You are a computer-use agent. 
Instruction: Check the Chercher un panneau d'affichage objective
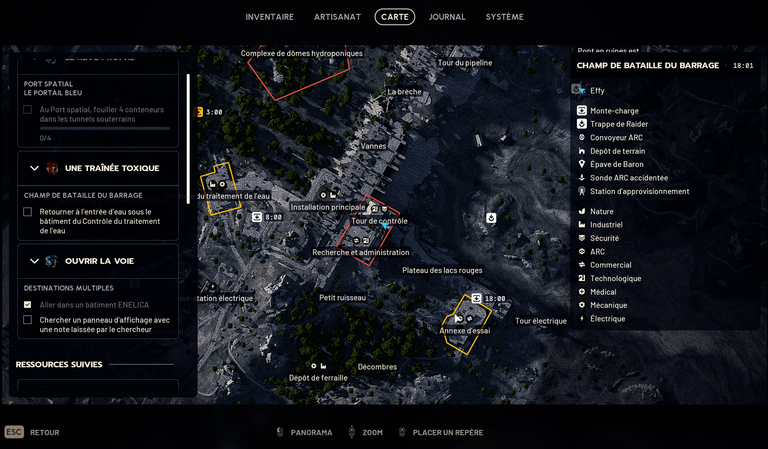(x=28, y=320)
